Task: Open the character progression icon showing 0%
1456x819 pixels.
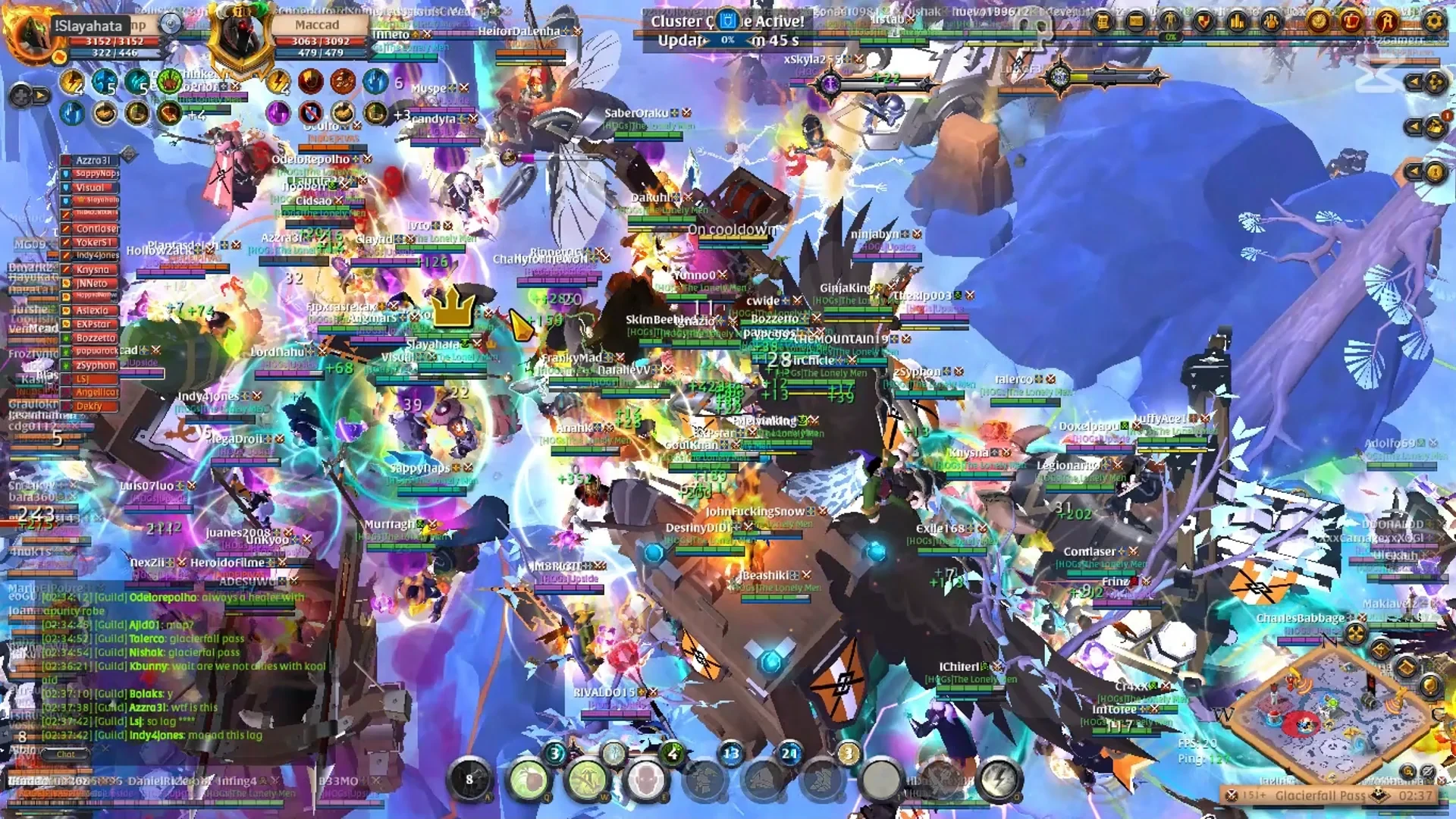Action: click(1170, 21)
